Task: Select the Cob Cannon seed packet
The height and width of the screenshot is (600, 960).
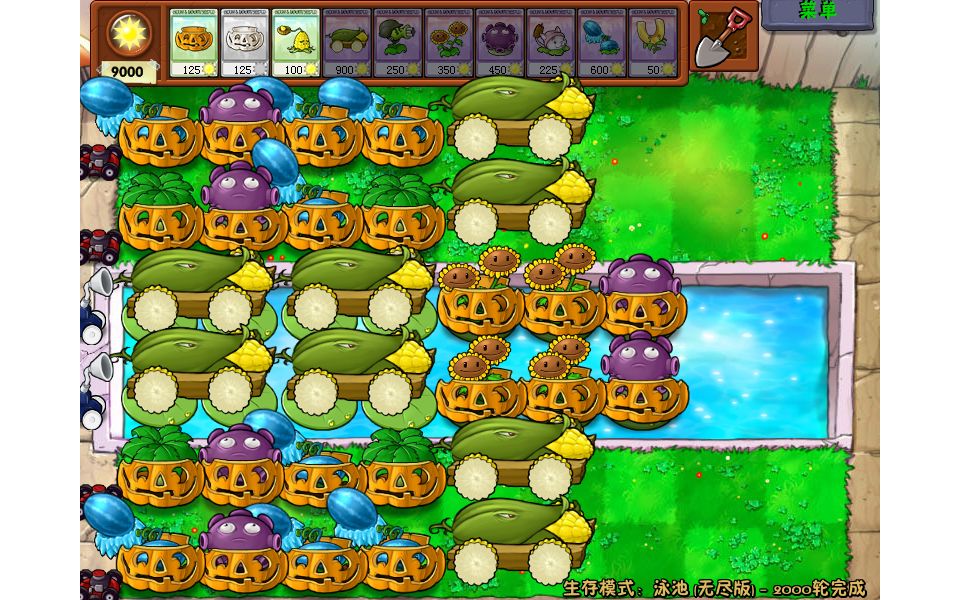Action: point(347,42)
